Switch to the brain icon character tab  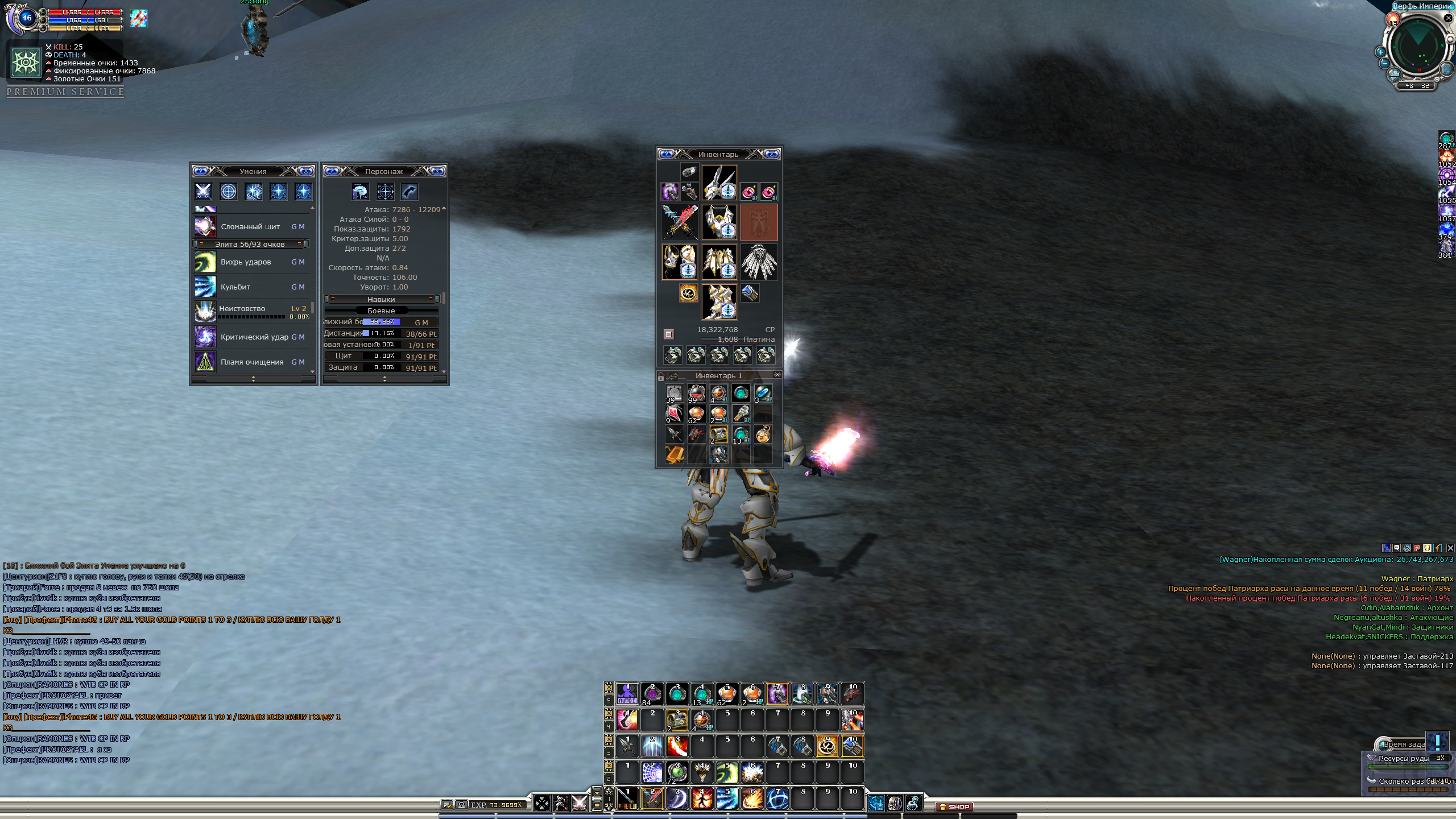pyautogui.click(x=360, y=192)
